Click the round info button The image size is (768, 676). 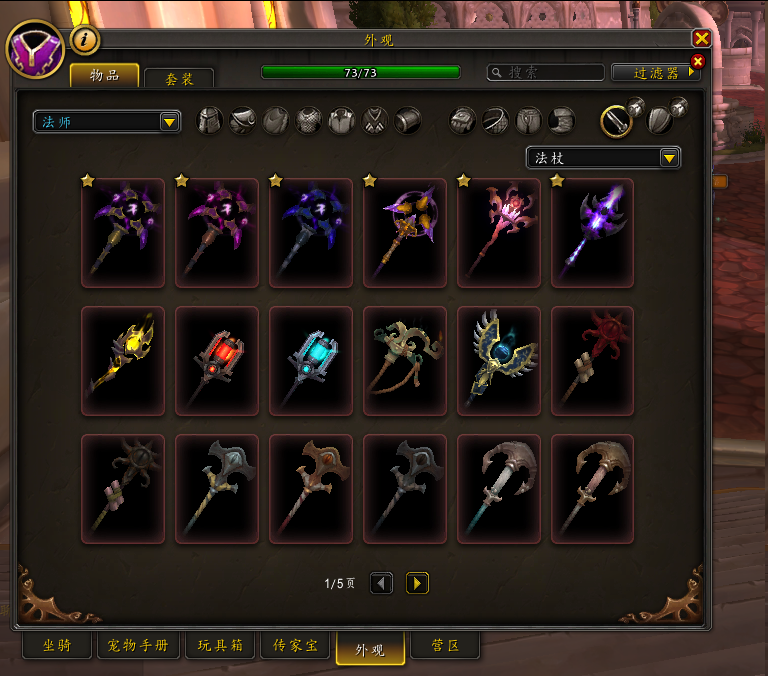click(x=85, y=39)
